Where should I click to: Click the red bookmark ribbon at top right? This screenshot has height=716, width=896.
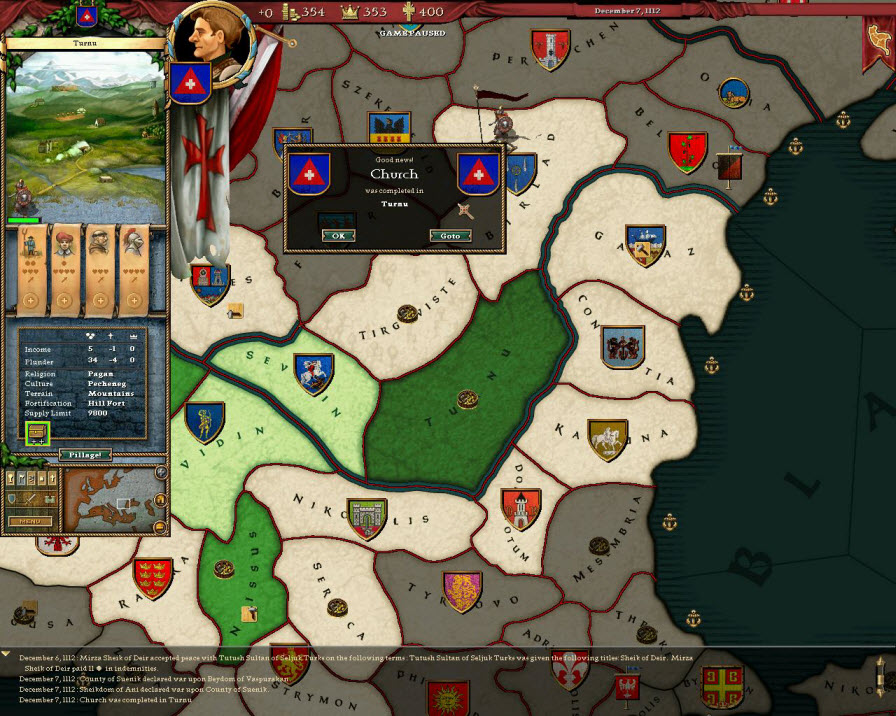[876, 50]
